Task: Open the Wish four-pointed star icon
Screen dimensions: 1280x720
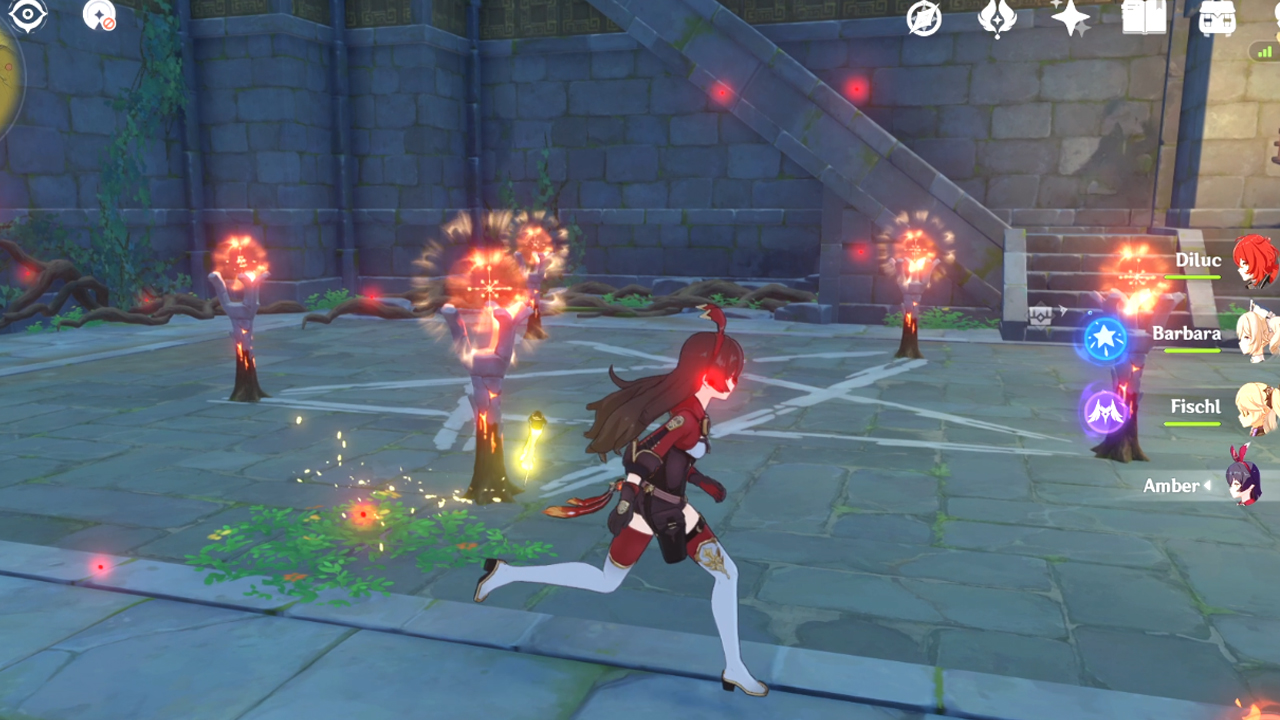Action: point(1070,18)
